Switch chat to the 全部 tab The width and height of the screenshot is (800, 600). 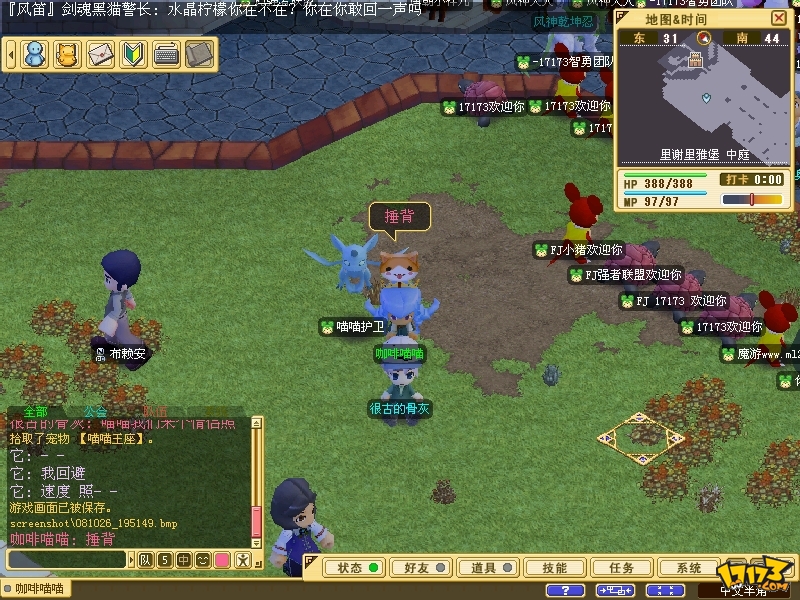[35, 411]
